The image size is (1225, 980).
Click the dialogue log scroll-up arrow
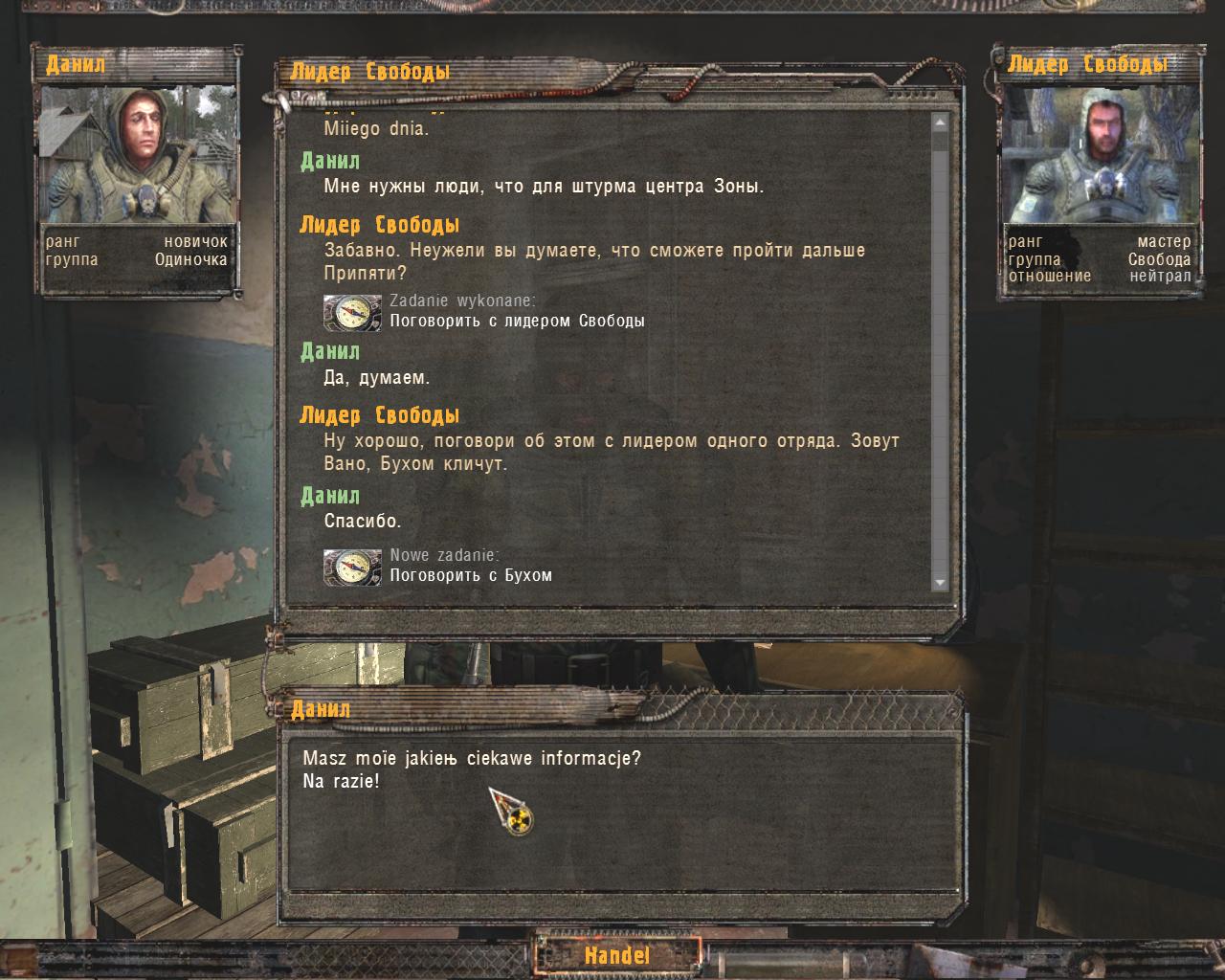tap(939, 122)
